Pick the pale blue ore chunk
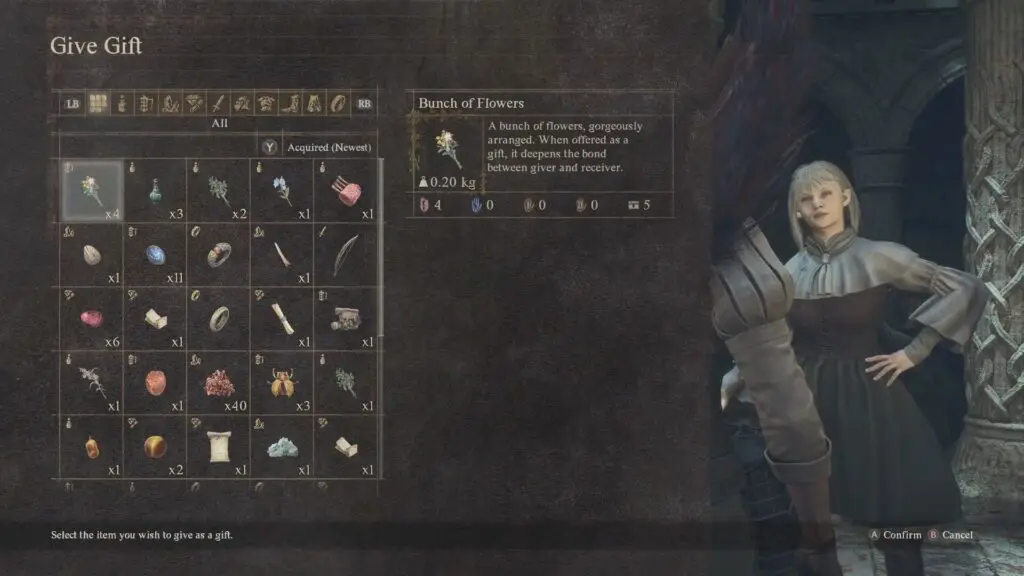 click(x=283, y=447)
